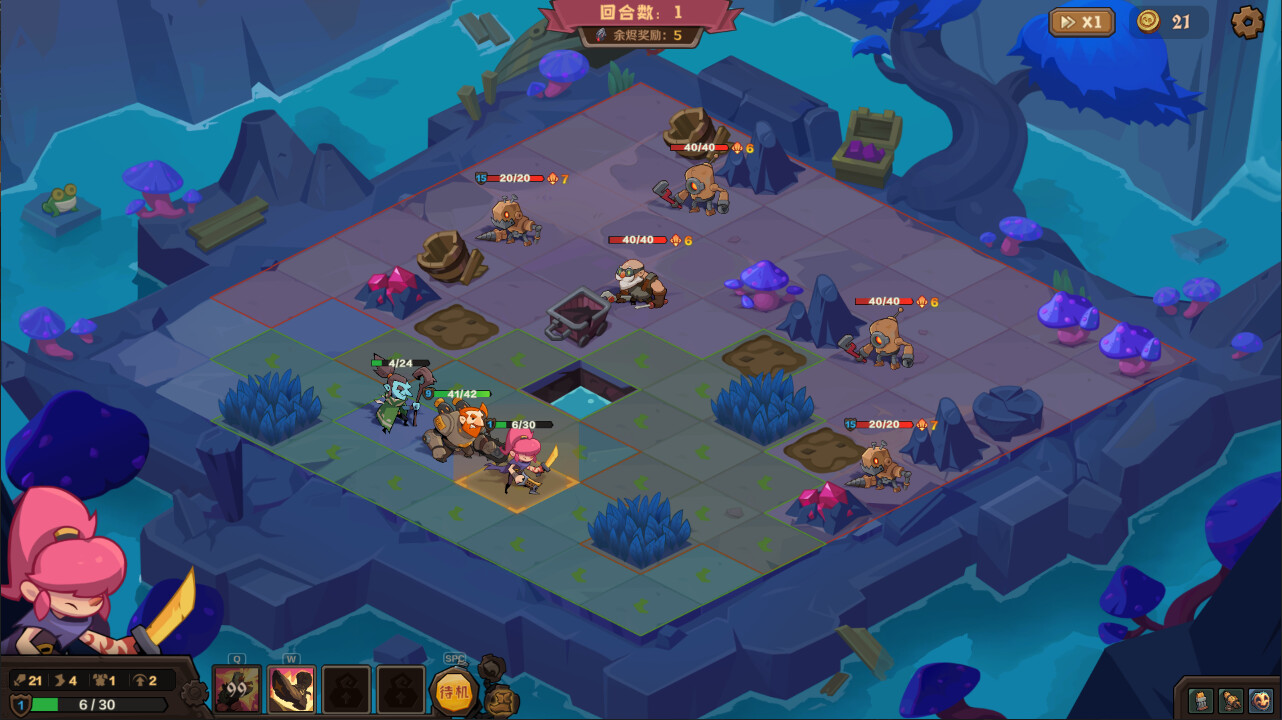The width and height of the screenshot is (1282, 720).
Task: Toggle game speed with the x1 button
Action: 1081,21
